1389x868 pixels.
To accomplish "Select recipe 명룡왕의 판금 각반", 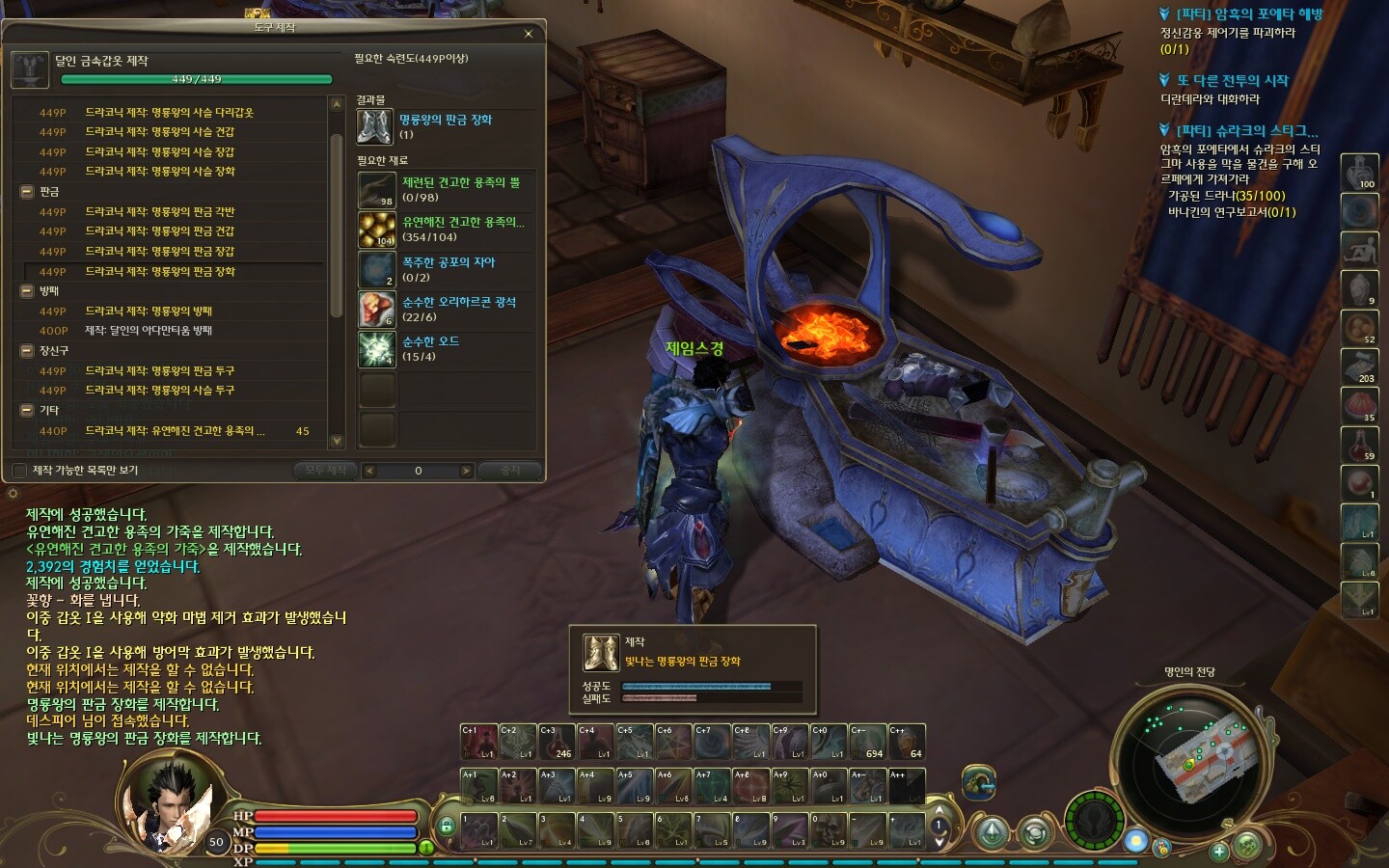I will [159, 212].
